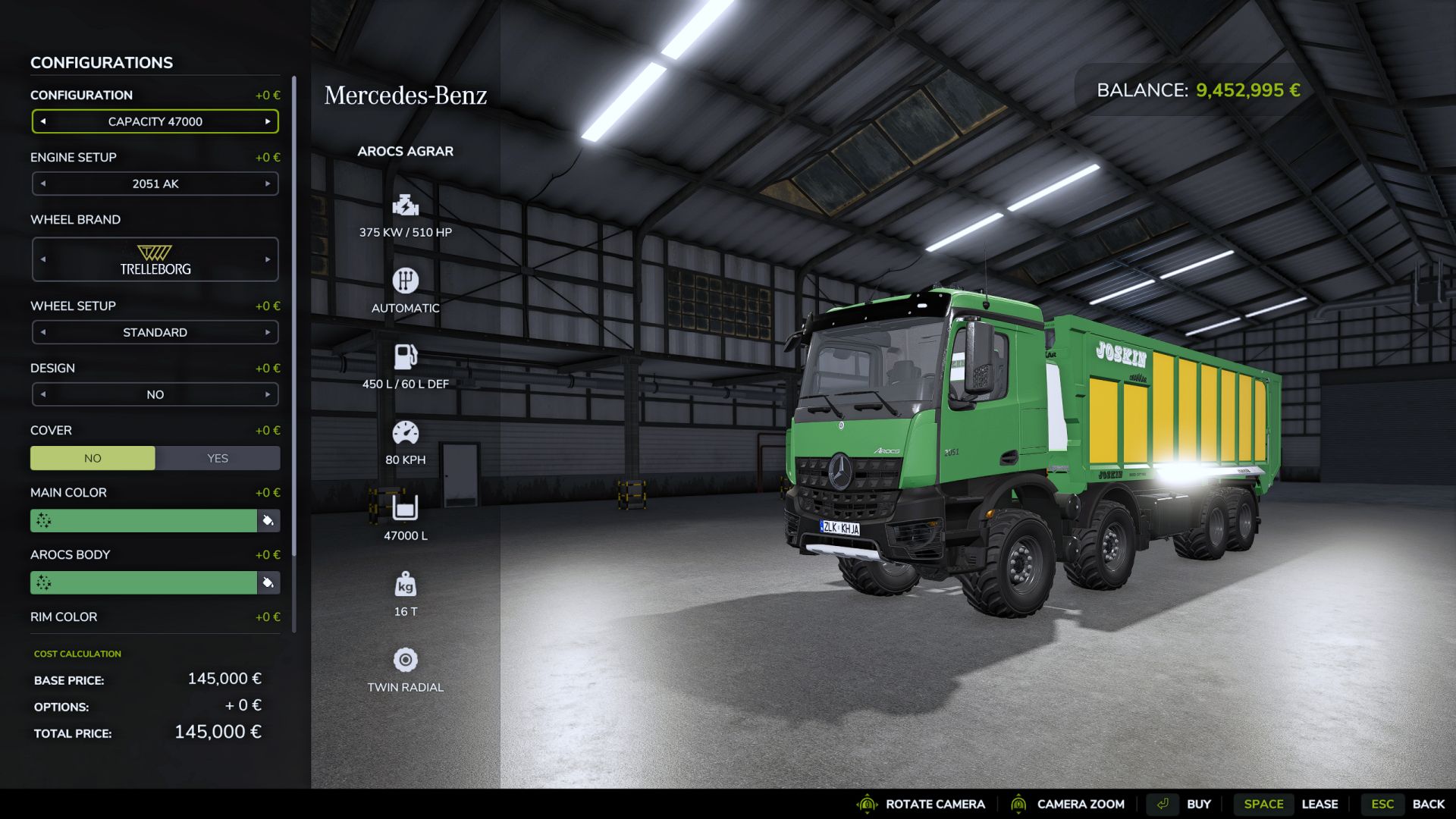The image size is (1456, 819).
Task: Toggle Design option from NO
Action: click(267, 394)
